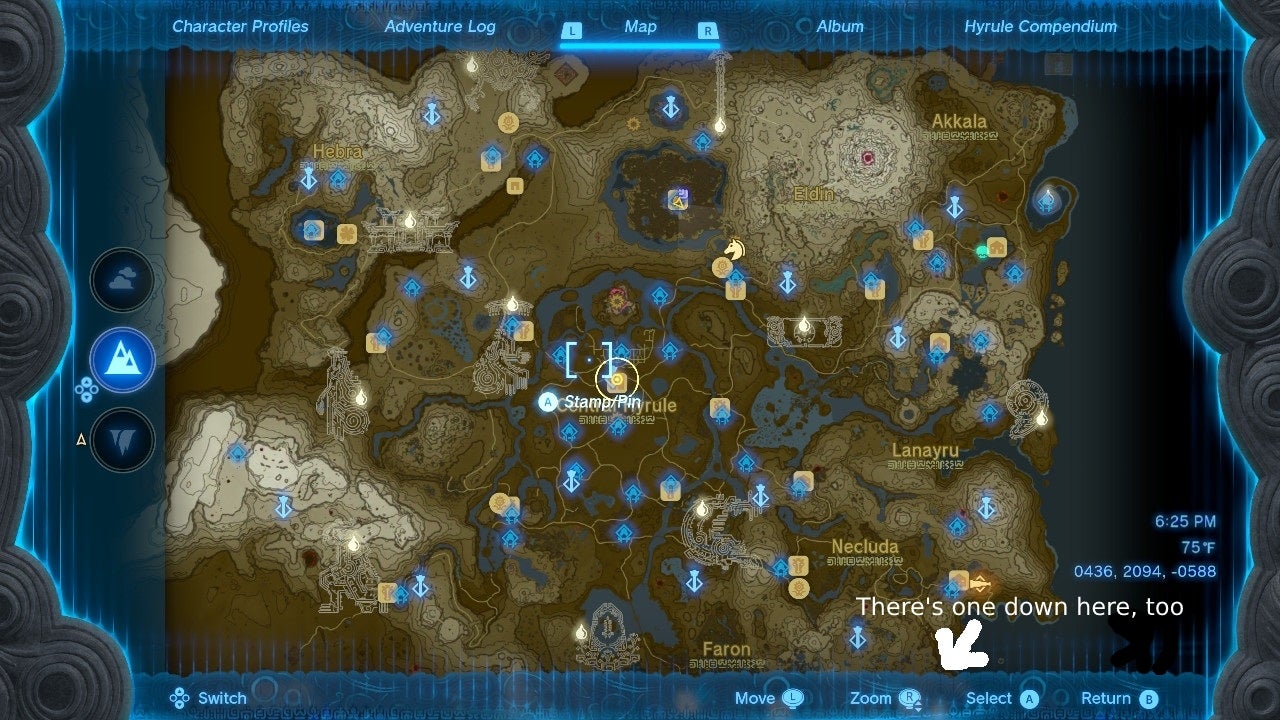This screenshot has height=720, width=1280.
Task: Click the glowing pin icon southeast of Necluda
Action: 977,584
